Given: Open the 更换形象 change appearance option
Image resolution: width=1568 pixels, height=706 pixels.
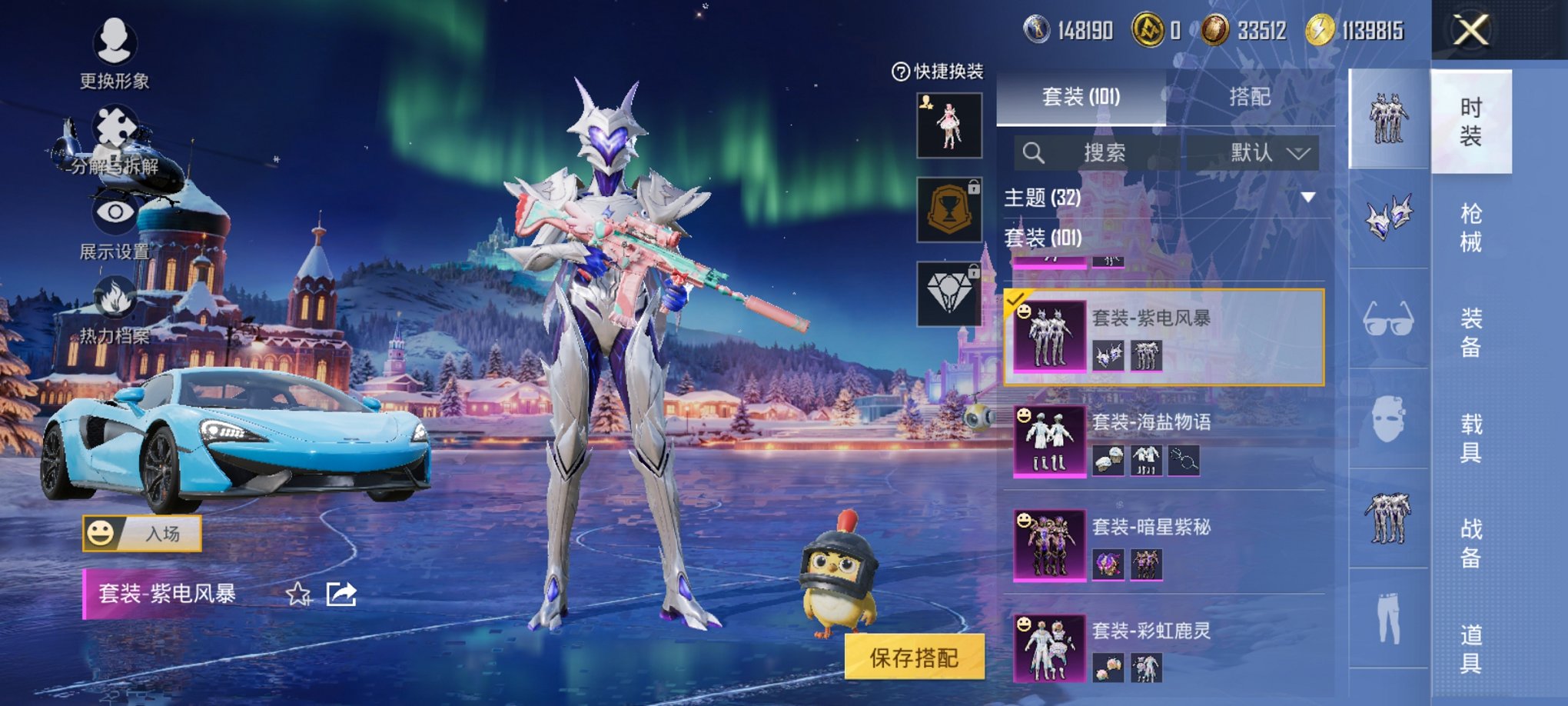Looking at the screenshot, I should (115, 51).
